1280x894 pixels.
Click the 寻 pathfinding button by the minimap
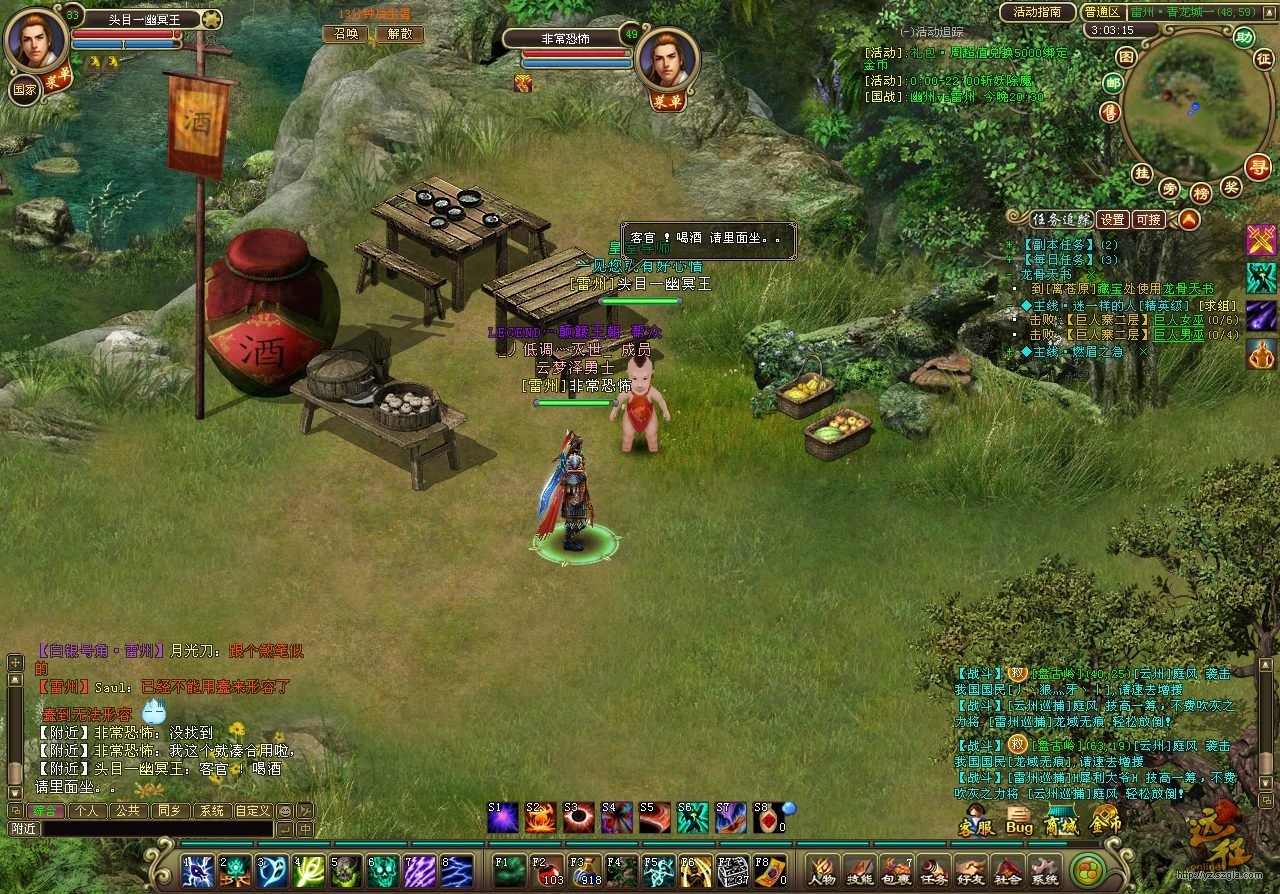1257,167
